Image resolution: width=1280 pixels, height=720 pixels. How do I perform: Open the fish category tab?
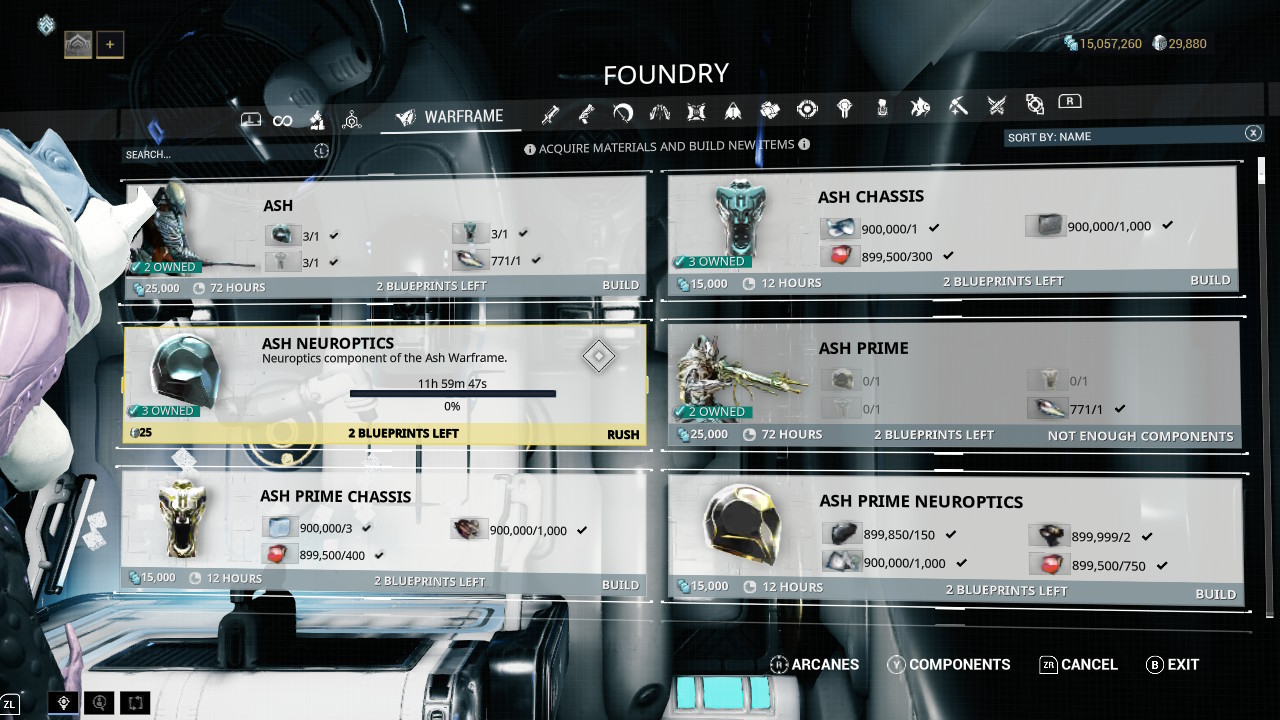(920, 106)
